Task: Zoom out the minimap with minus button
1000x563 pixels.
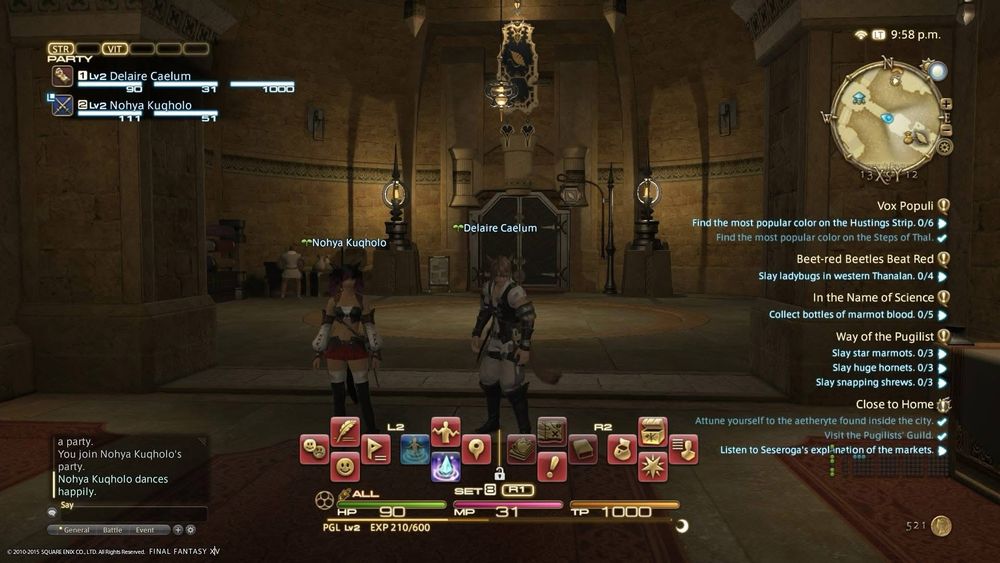Action: (x=946, y=130)
